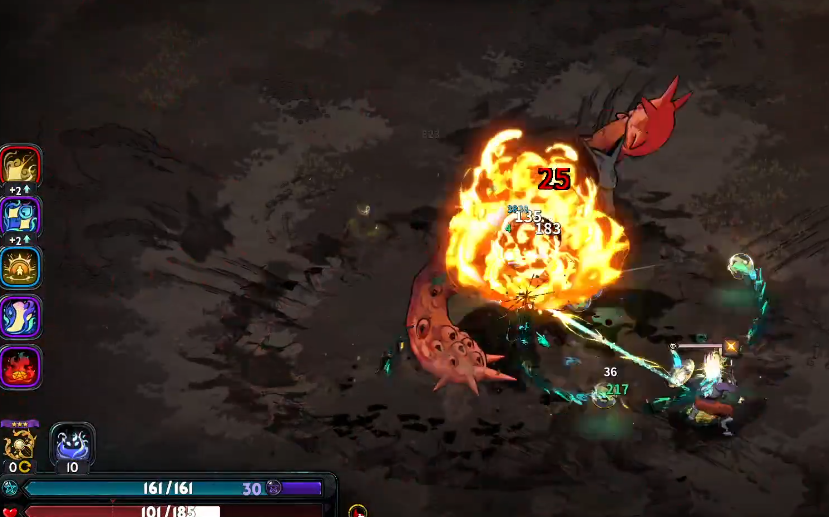Select the red-framed golden wind boon icon
The image size is (829, 517).
coord(20,166)
